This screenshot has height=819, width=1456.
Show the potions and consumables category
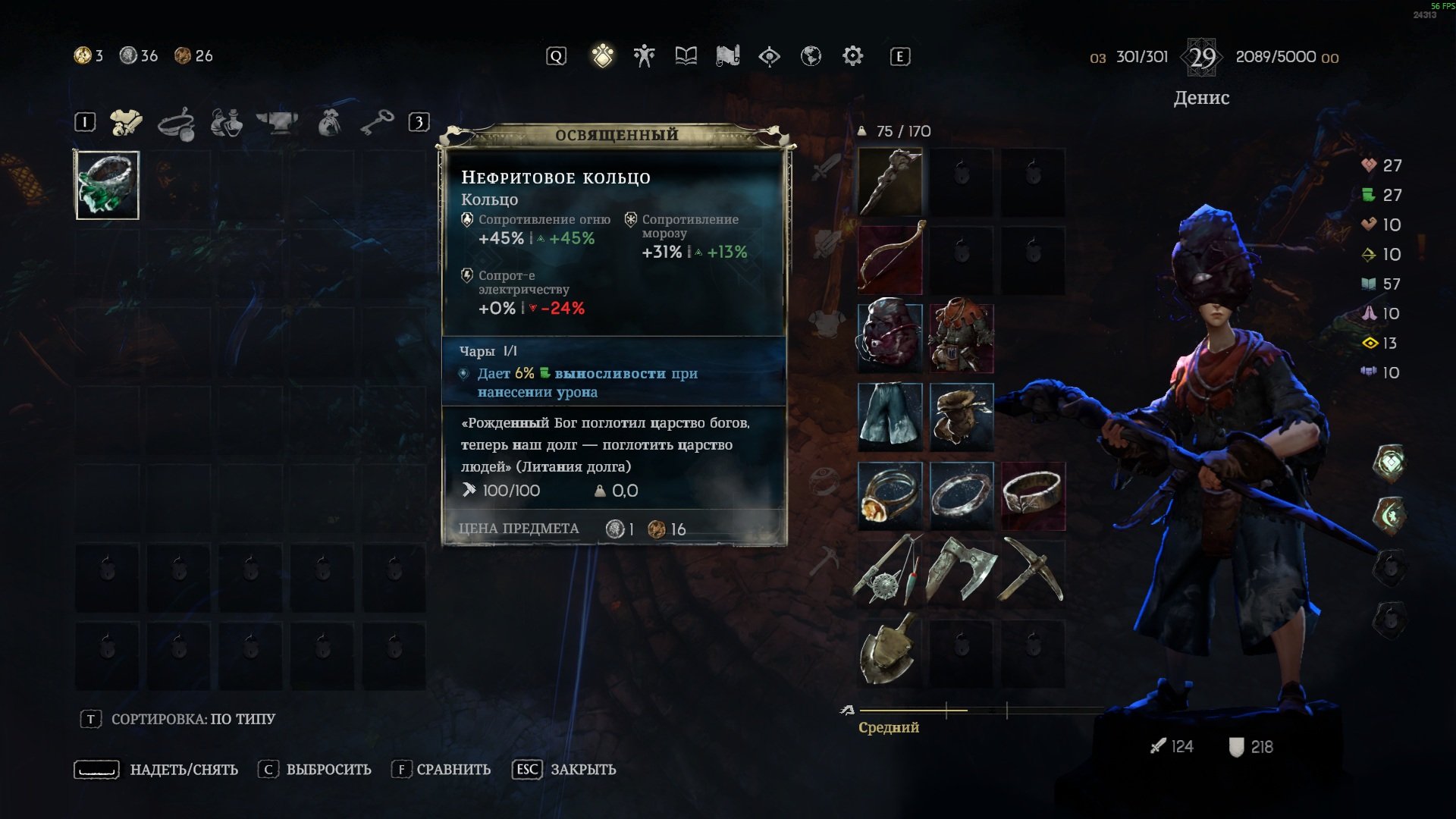(x=226, y=123)
